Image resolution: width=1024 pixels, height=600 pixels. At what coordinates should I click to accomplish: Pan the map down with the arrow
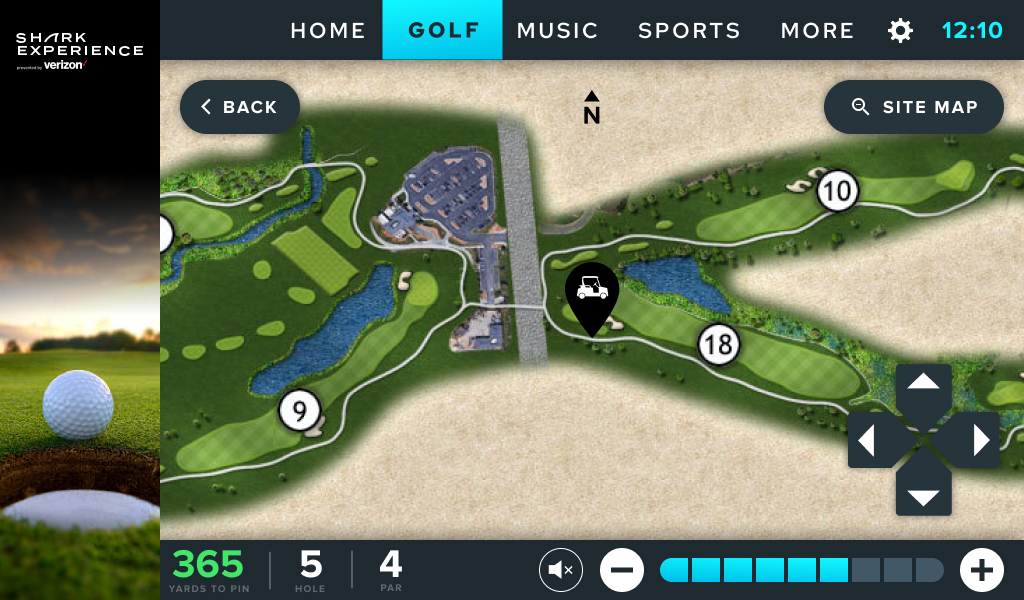click(x=923, y=497)
